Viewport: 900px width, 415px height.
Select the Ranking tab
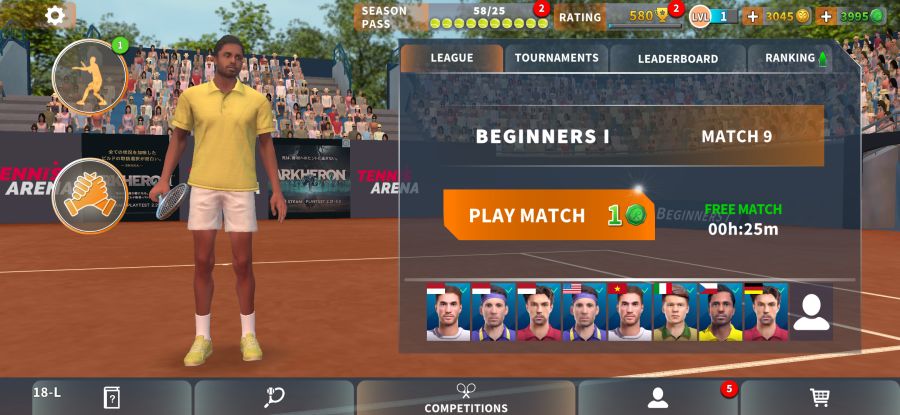click(795, 58)
